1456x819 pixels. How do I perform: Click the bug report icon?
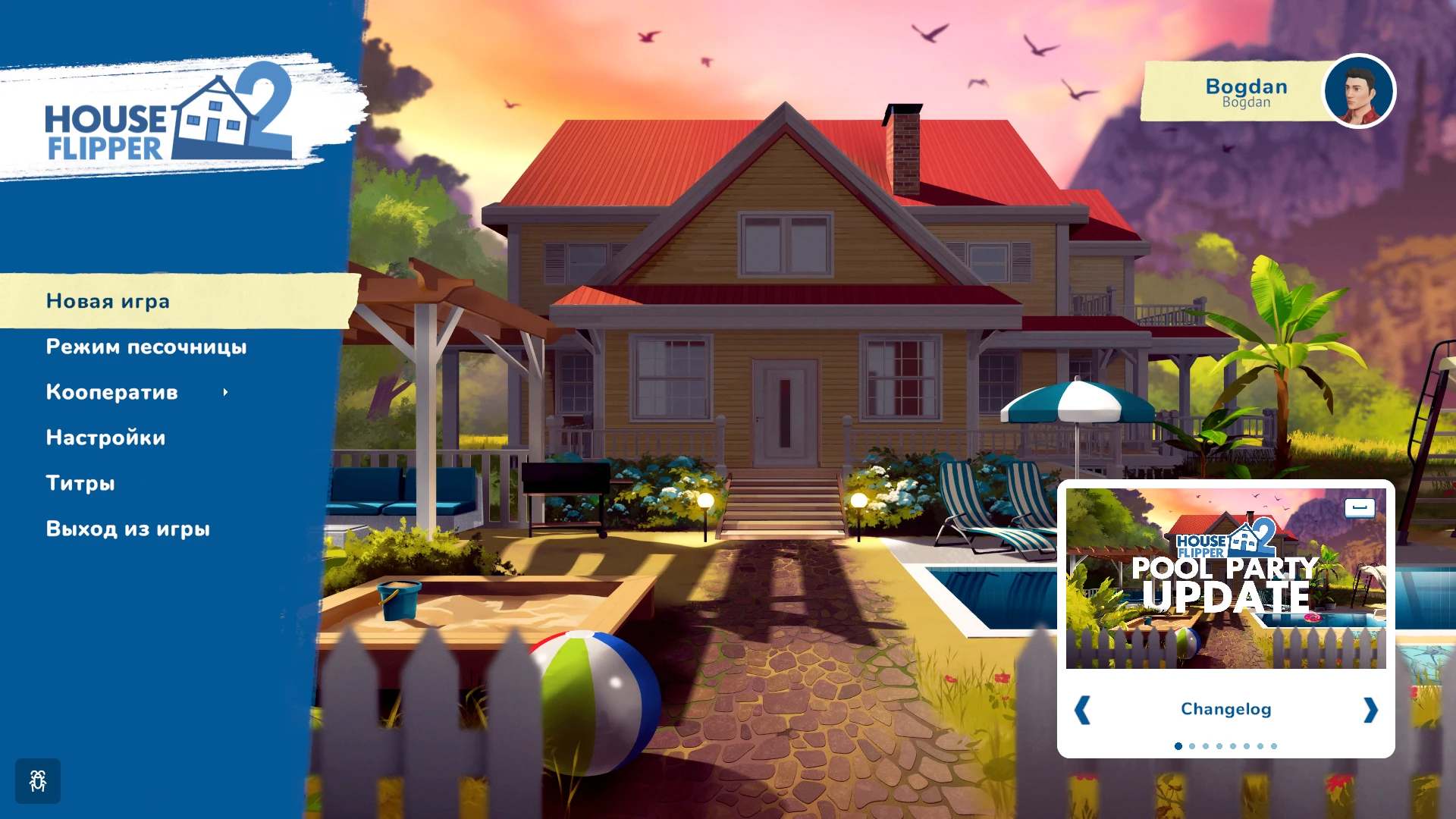coord(37,780)
